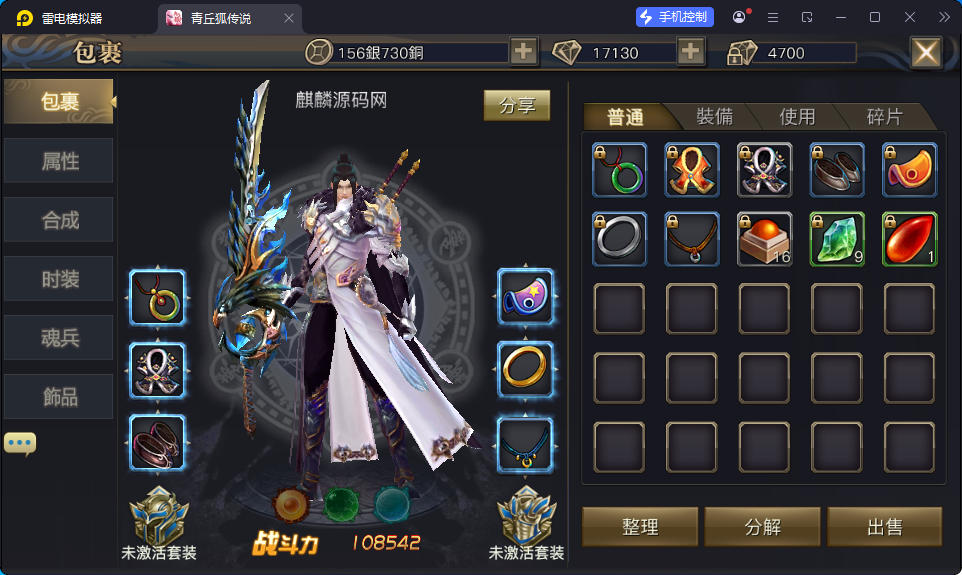
Task: Close the bag window
Action: click(925, 52)
